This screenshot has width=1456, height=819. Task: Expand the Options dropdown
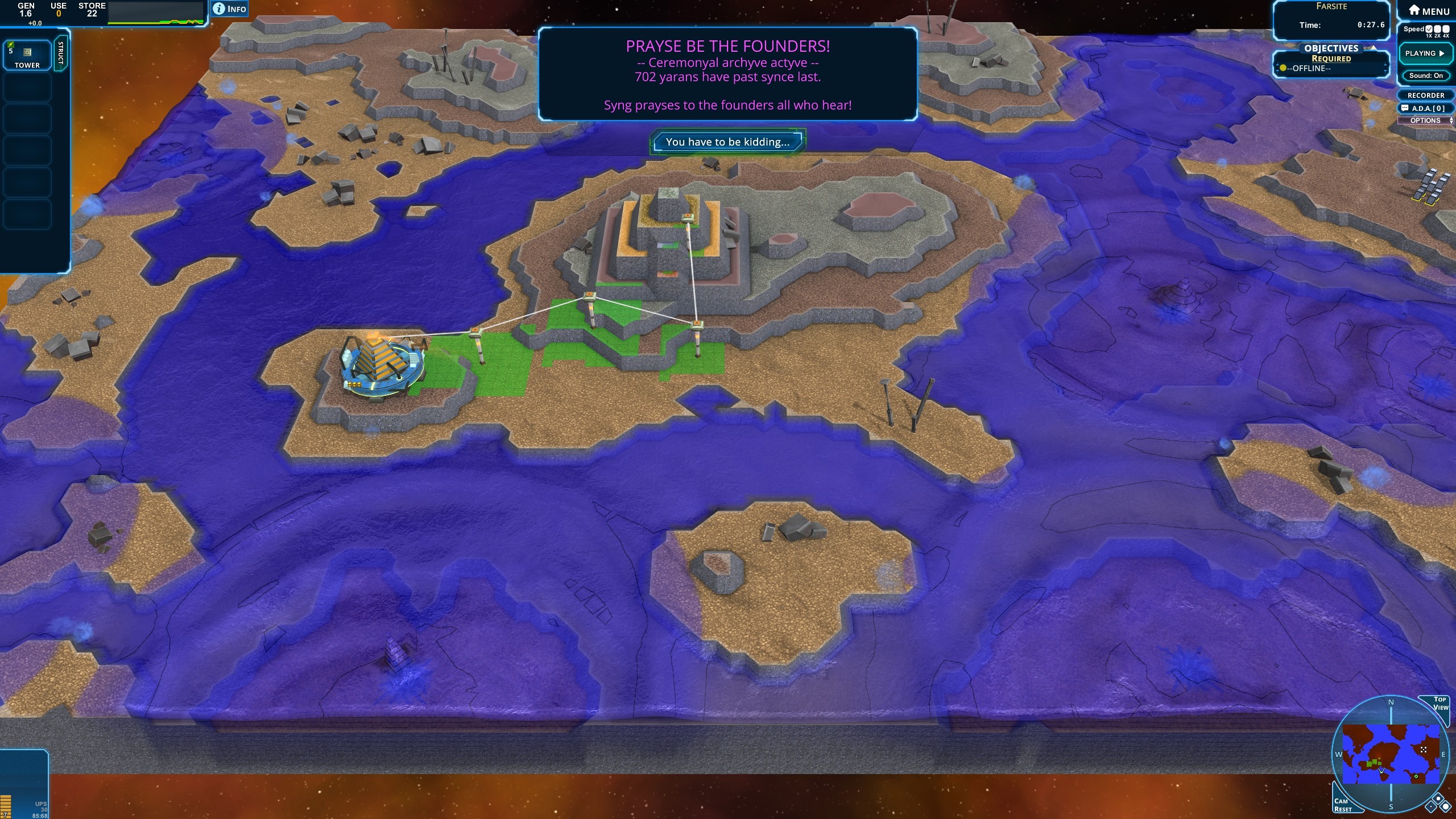(x=1426, y=121)
